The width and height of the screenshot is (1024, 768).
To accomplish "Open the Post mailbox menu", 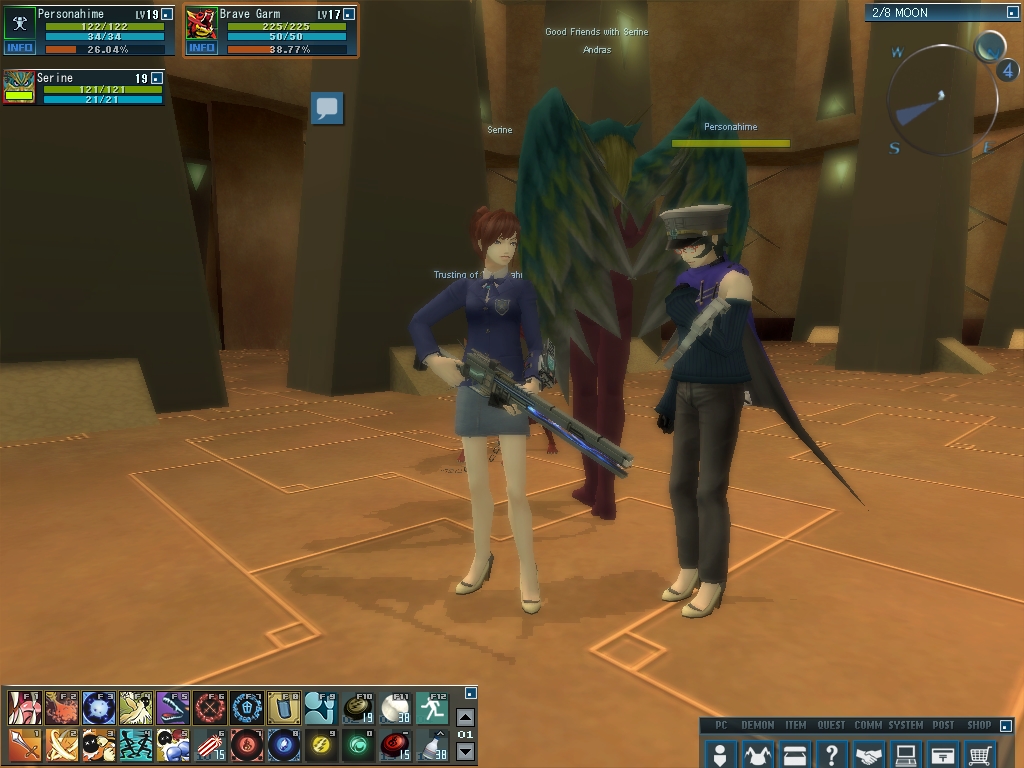I will point(943,754).
